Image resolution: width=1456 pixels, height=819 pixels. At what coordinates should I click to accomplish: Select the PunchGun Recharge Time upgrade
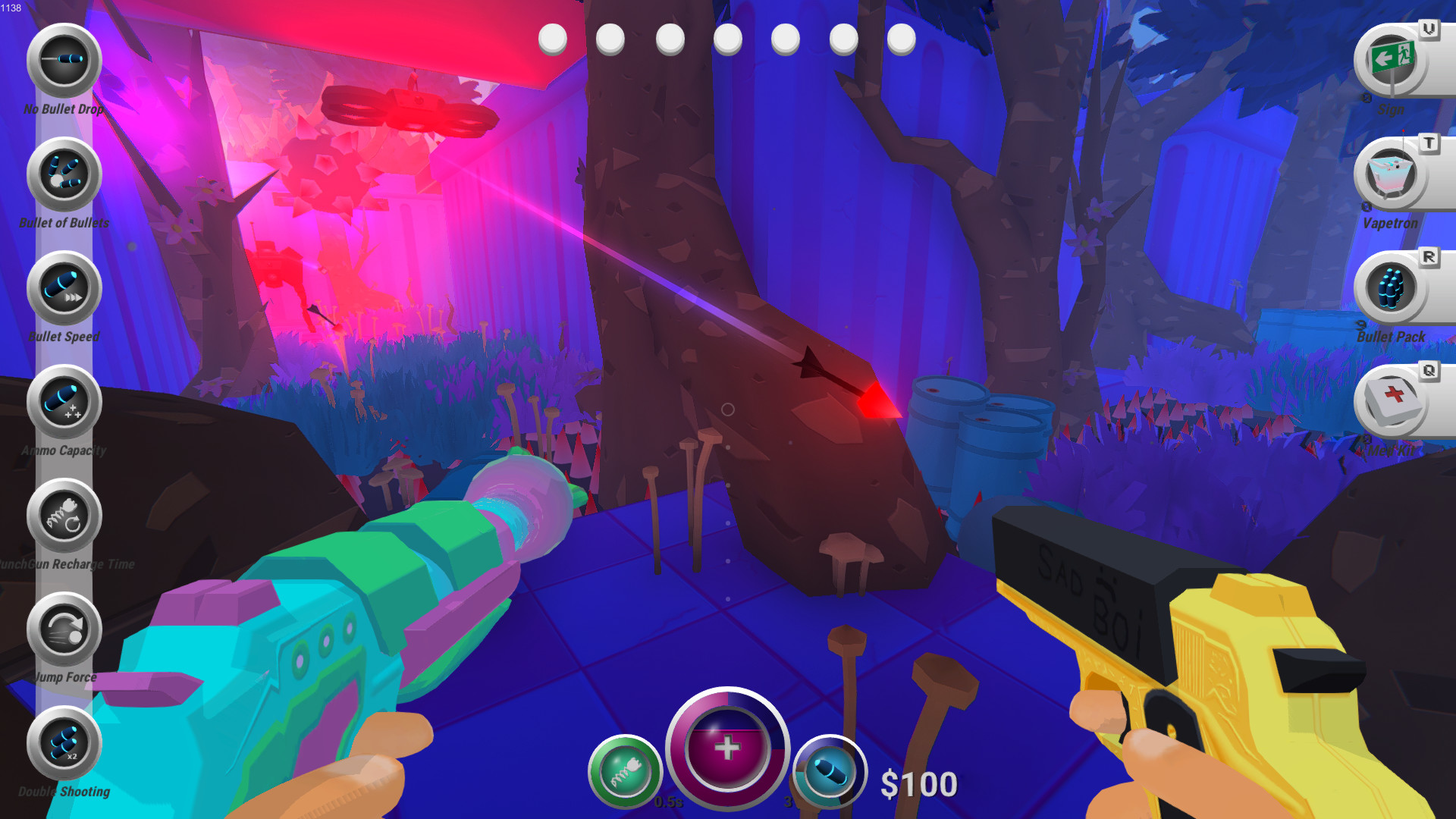tap(64, 516)
